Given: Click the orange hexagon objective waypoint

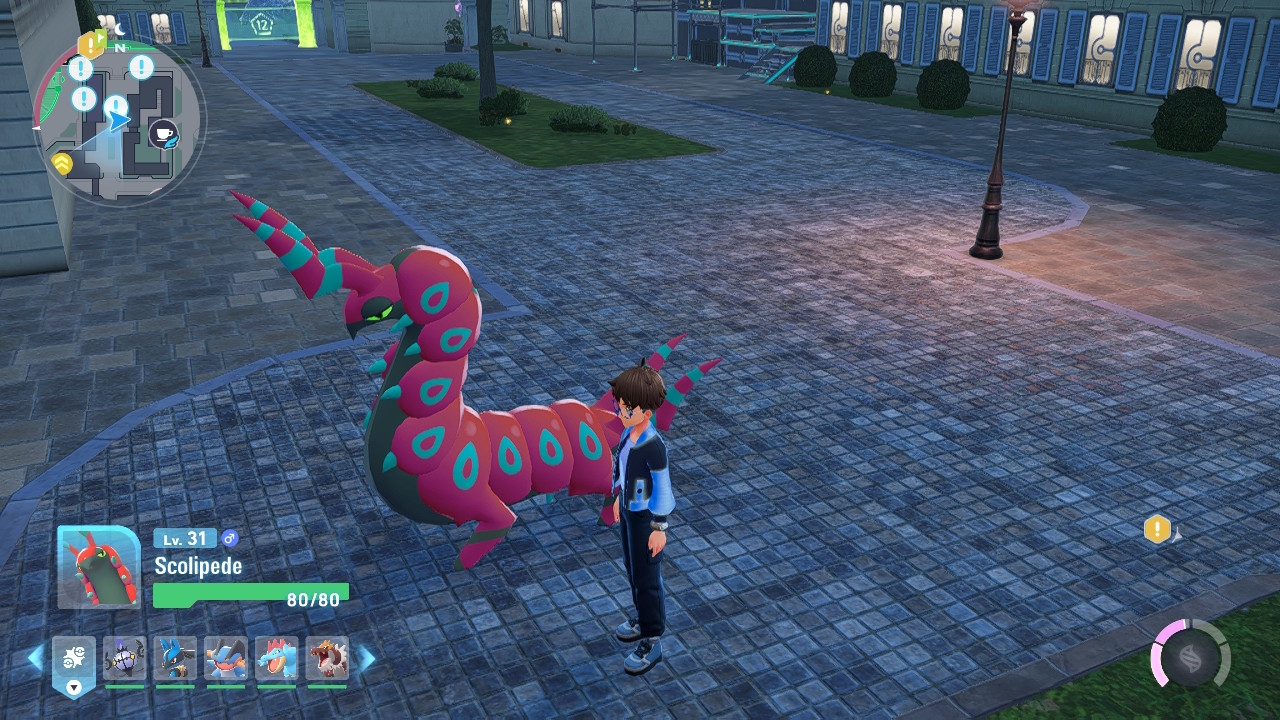Looking at the screenshot, I should [x=1157, y=529].
